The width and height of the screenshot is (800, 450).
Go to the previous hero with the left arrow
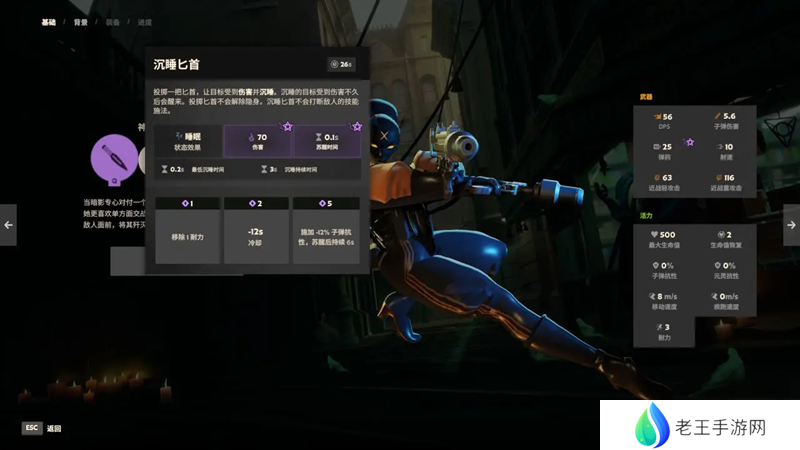(8, 225)
